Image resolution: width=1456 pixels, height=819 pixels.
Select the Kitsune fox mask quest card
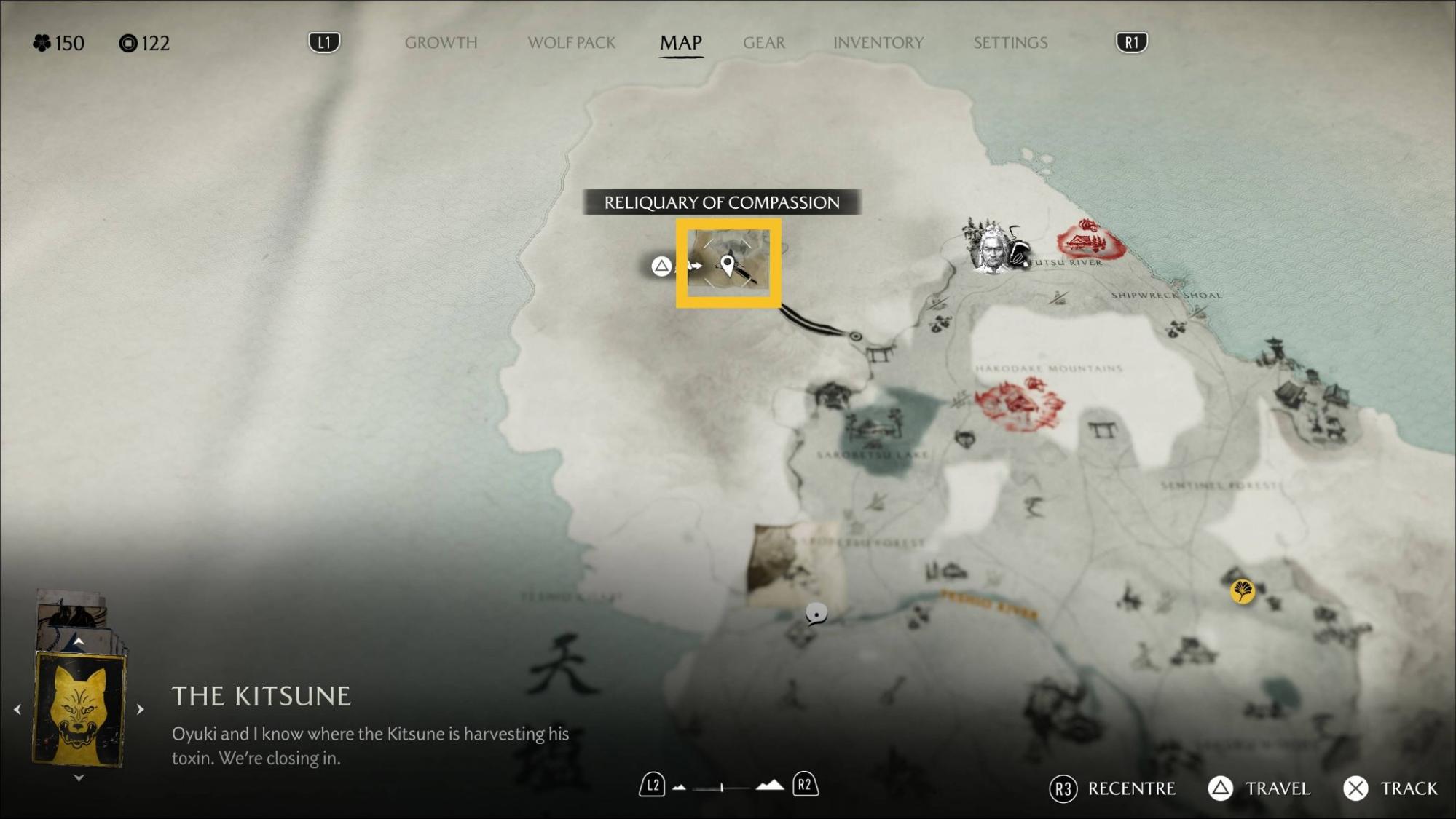(x=79, y=708)
